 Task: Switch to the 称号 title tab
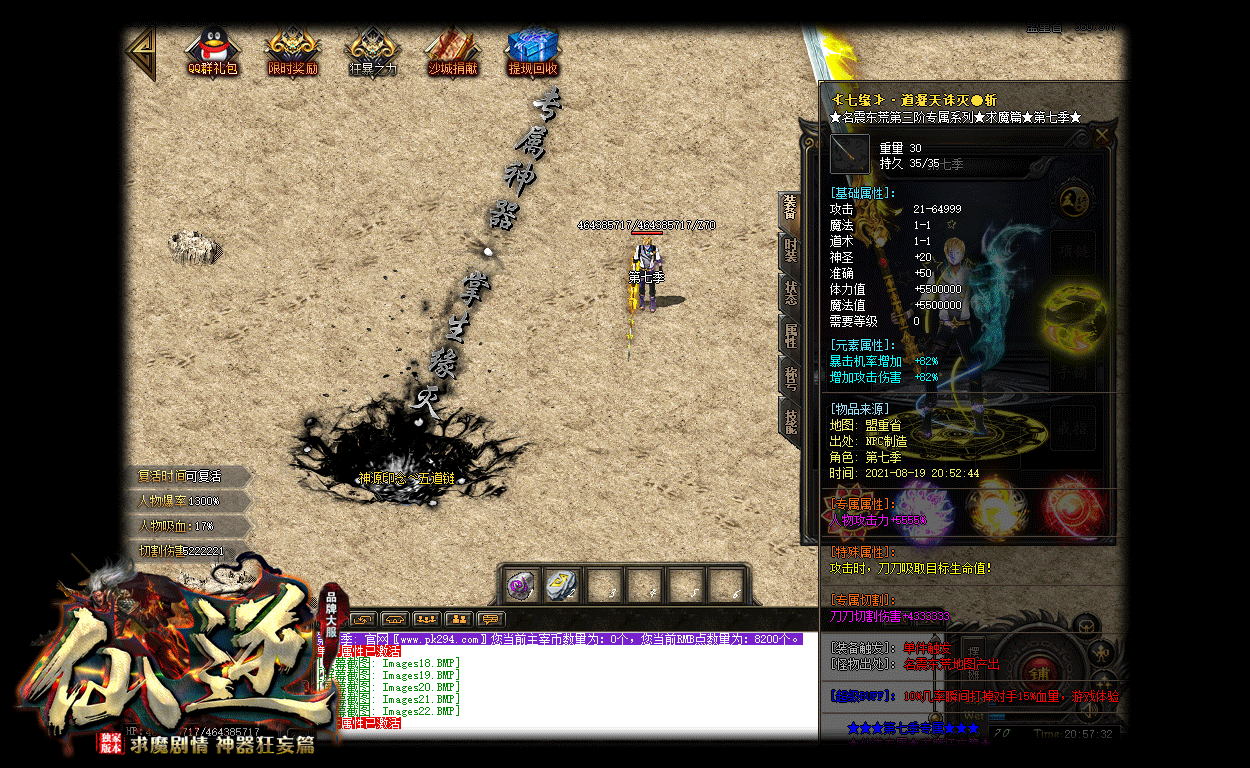pos(790,376)
